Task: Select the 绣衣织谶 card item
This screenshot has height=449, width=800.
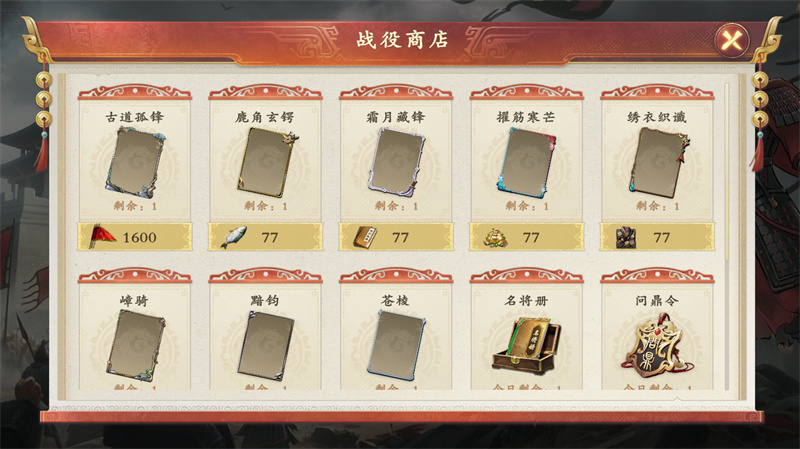Action: (x=657, y=160)
